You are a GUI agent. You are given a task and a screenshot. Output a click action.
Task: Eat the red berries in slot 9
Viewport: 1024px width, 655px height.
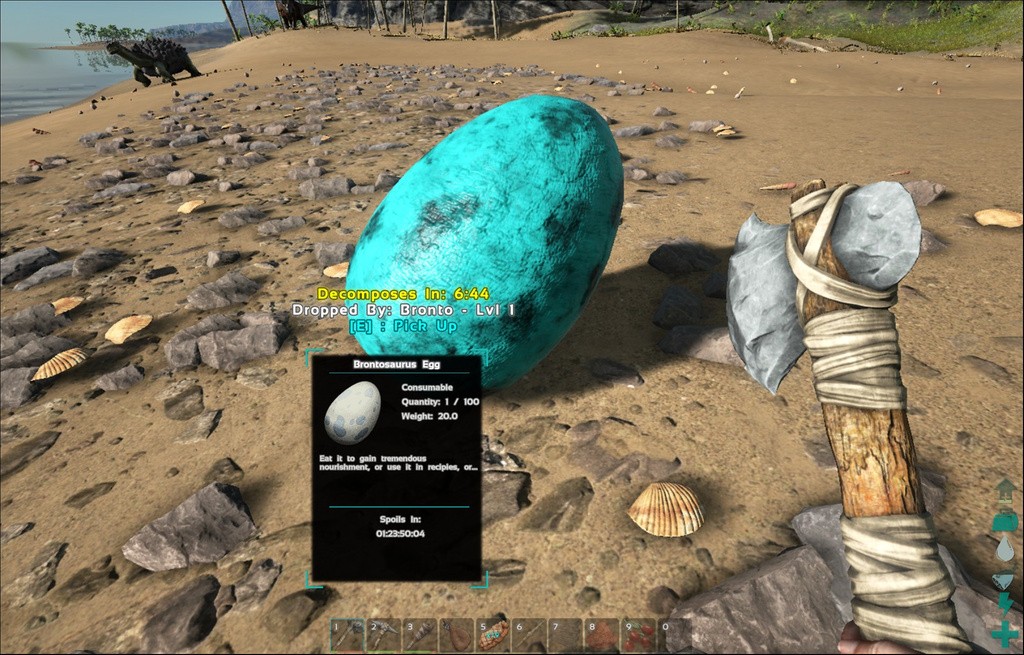click(638, 635)
